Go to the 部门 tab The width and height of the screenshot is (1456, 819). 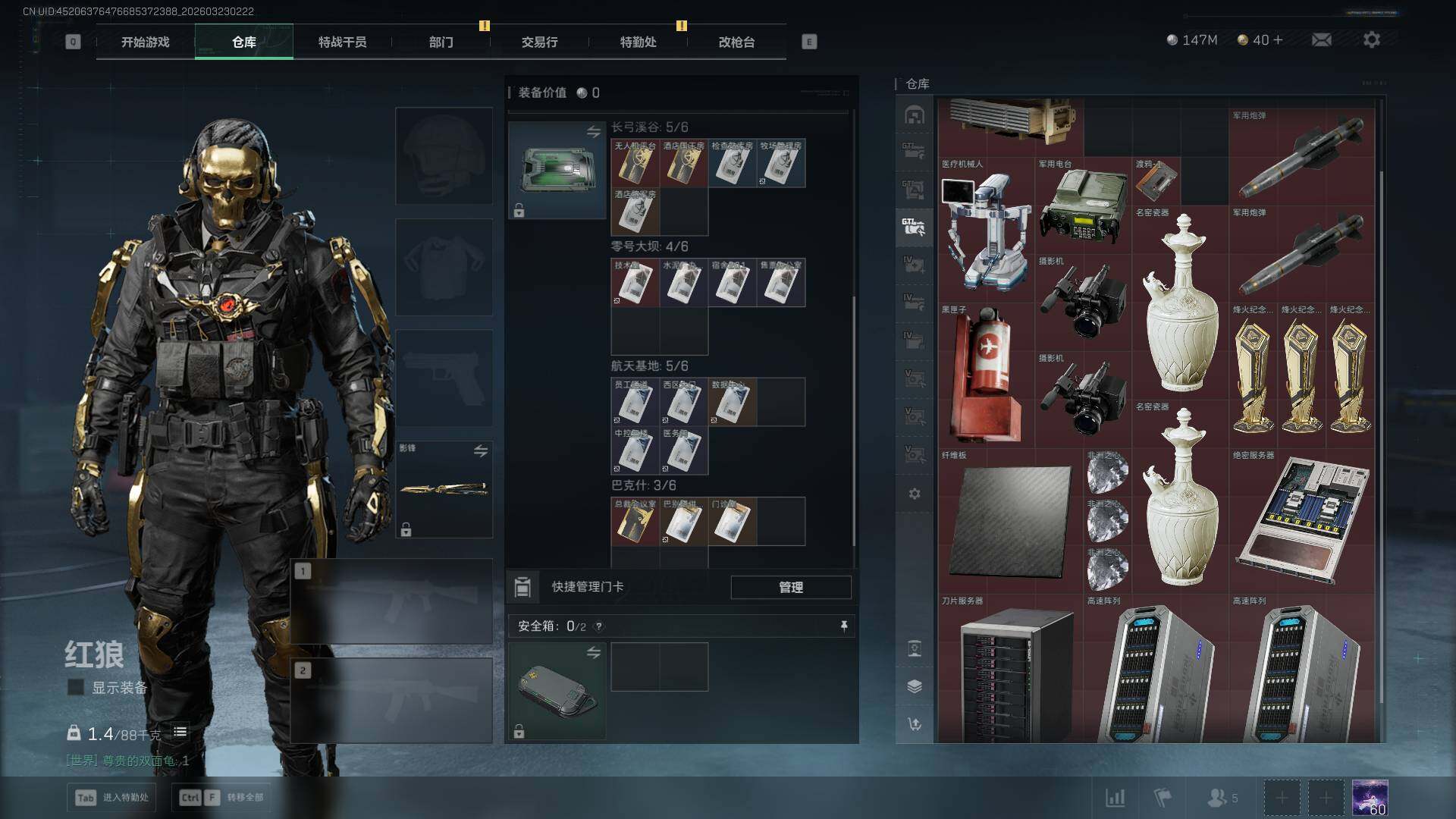[x=441, y=42]
